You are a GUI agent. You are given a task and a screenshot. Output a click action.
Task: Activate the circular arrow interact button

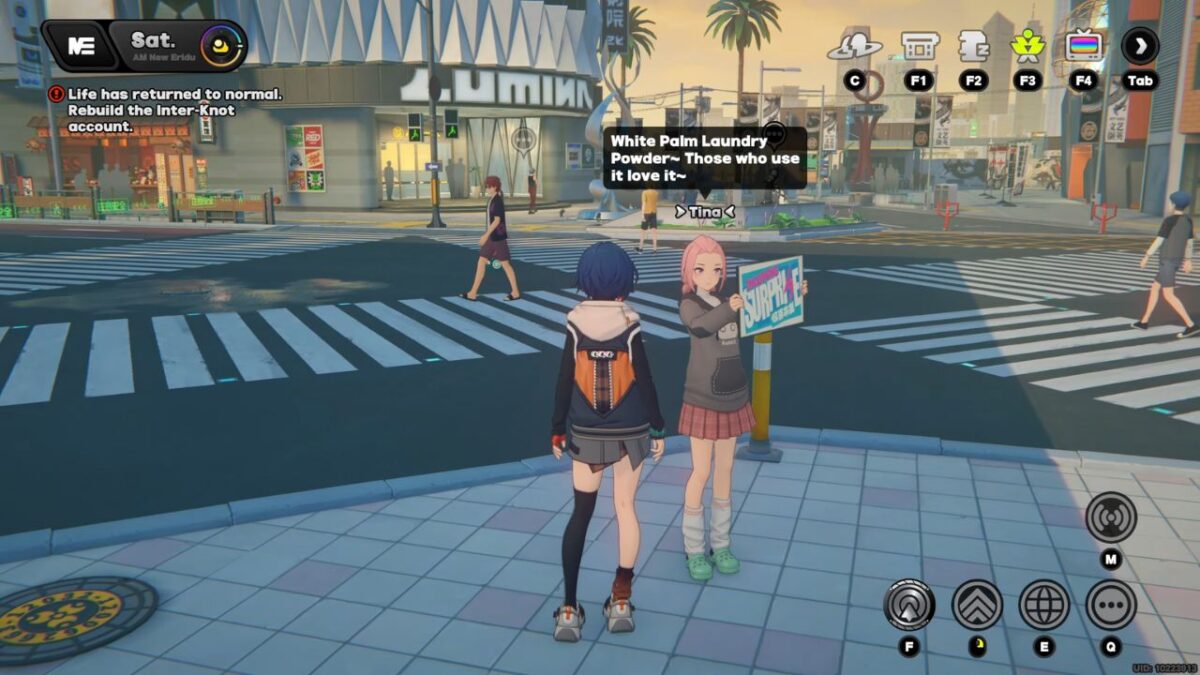909,605
